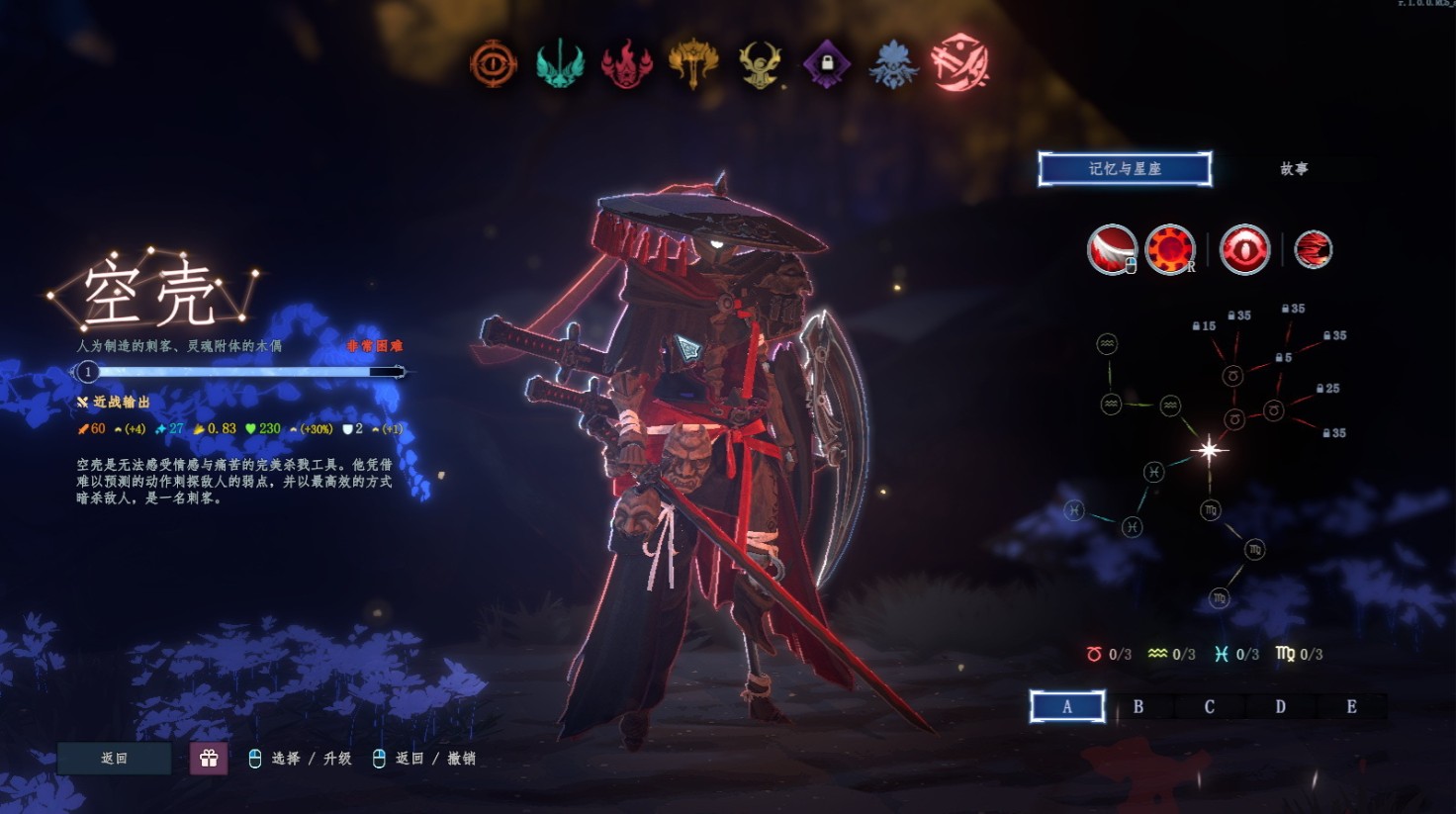Select the orange eye crosshair character emblem
Screen dimensions: 1456x814
[493, 64]
